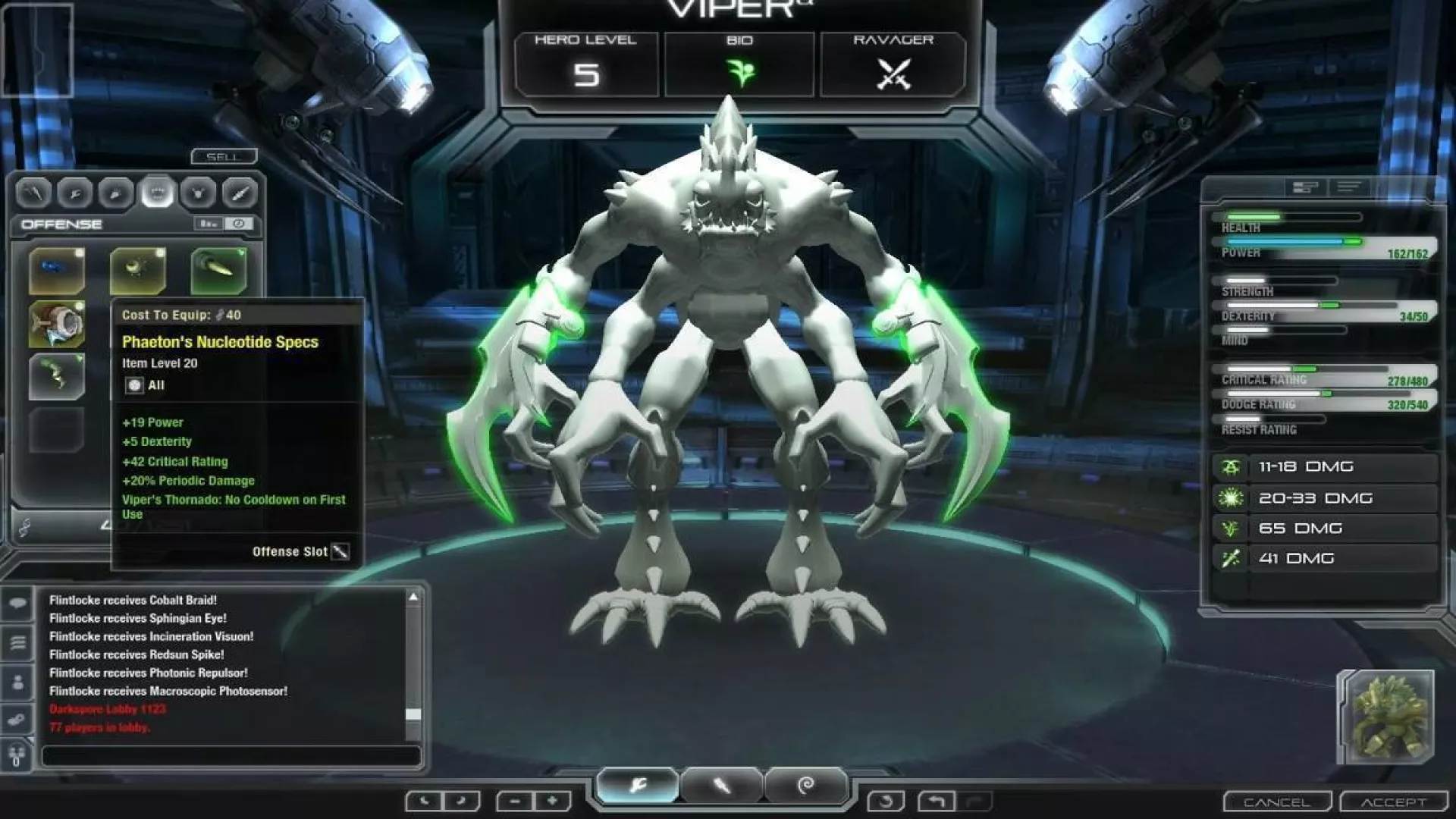Select the highlighted offense category tab

tap(157, 193)
